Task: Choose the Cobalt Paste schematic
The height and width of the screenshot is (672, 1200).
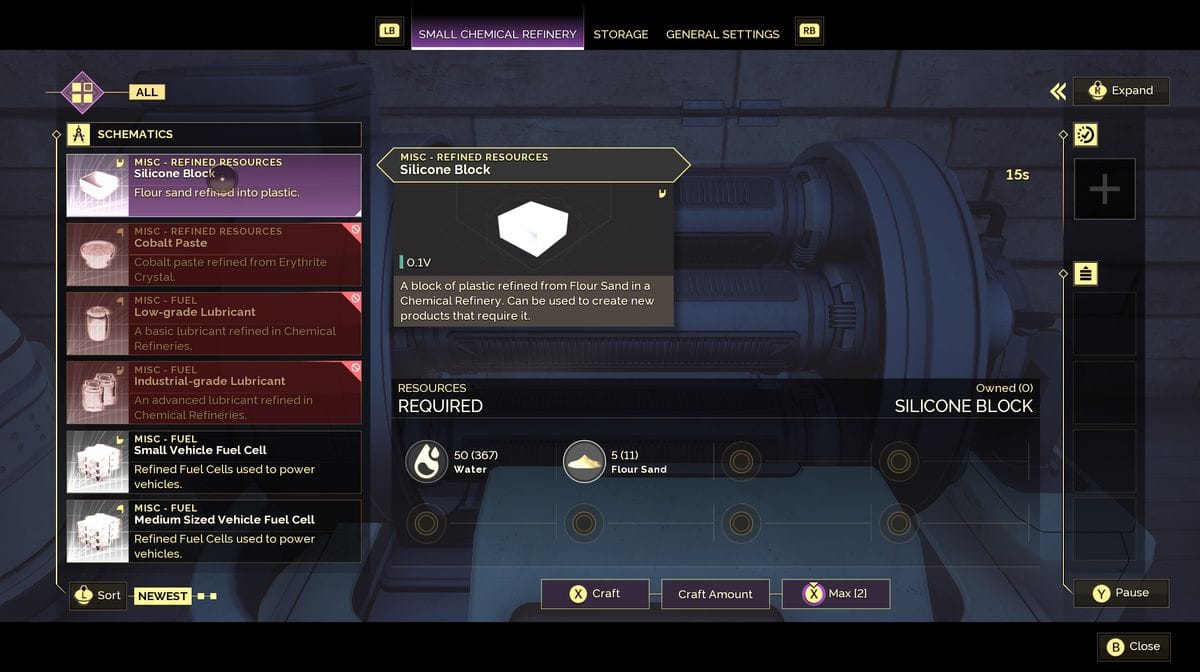Action: [x=214, y=254]
